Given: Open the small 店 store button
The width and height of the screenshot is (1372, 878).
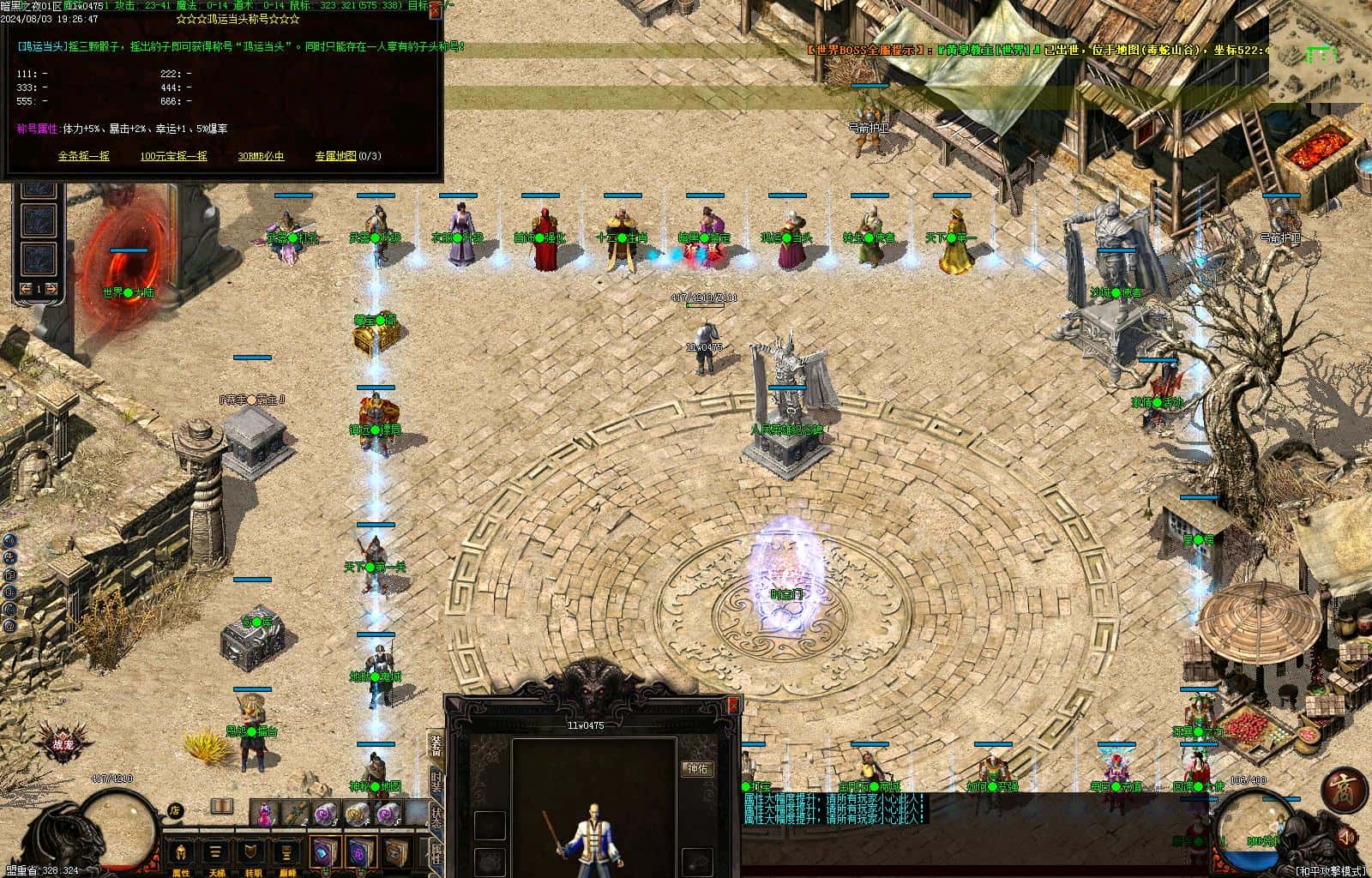Looking at the screenshot, I should click(x=175, y=809).
